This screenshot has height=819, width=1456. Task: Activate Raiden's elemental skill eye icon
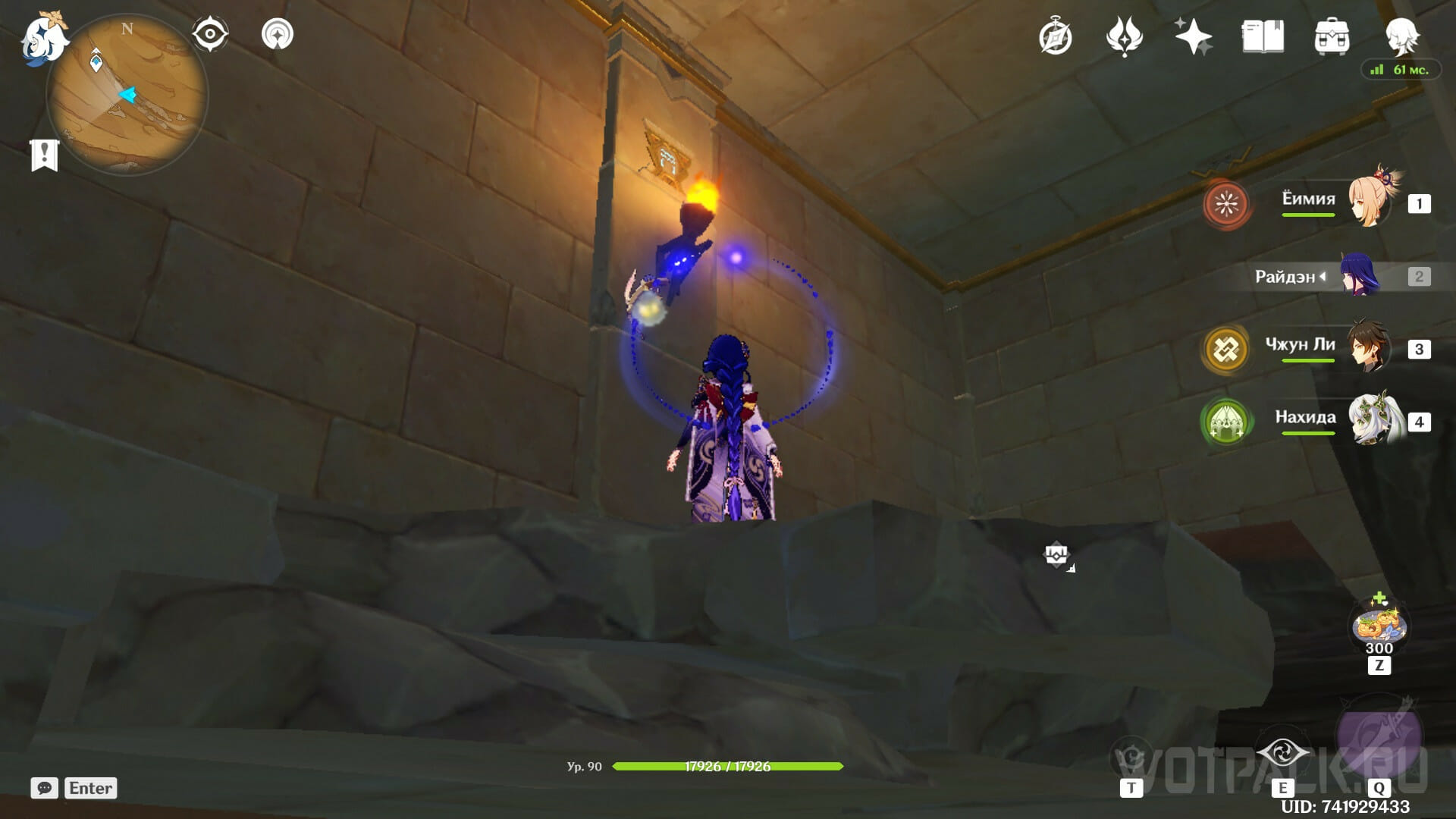pyautogui.click(x=1282, y=754)
